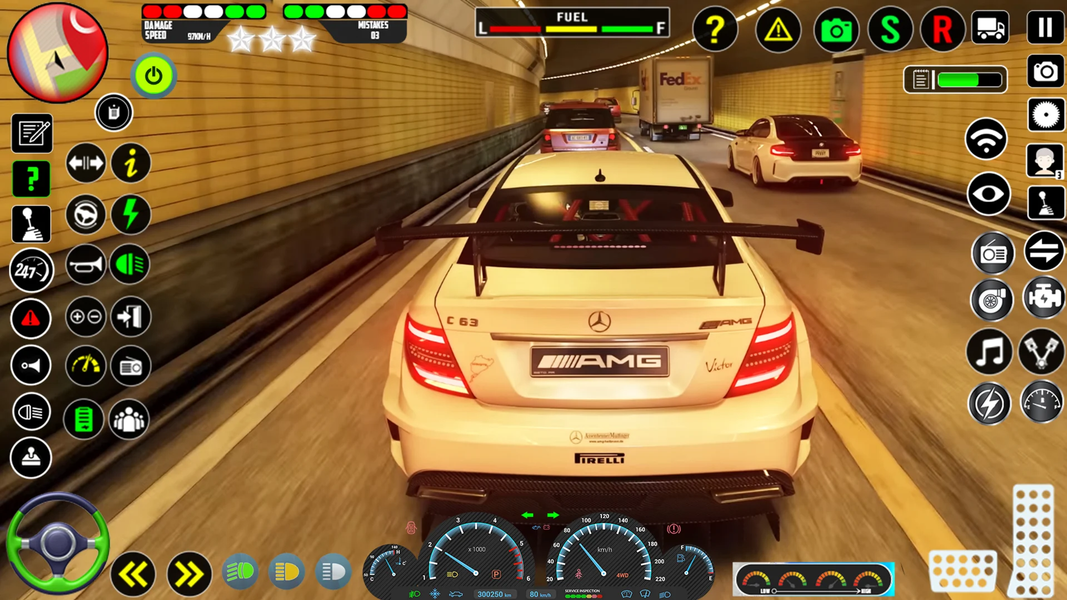Click the green camera button
Screen dimensions: 1067x600
click(x=836, y=31)
